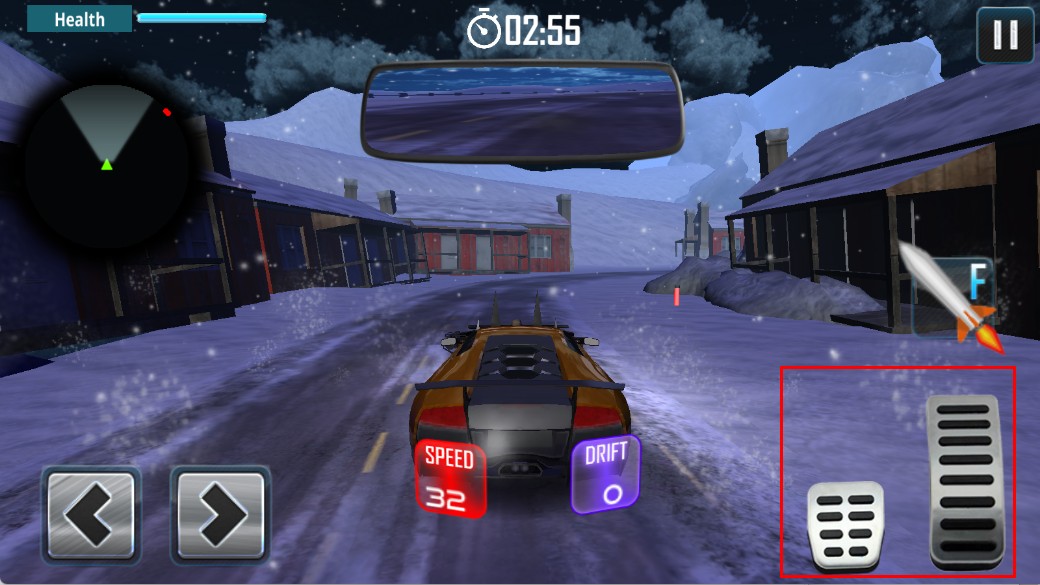Tap the tall accelerator pedal

(x=963, y=481)
